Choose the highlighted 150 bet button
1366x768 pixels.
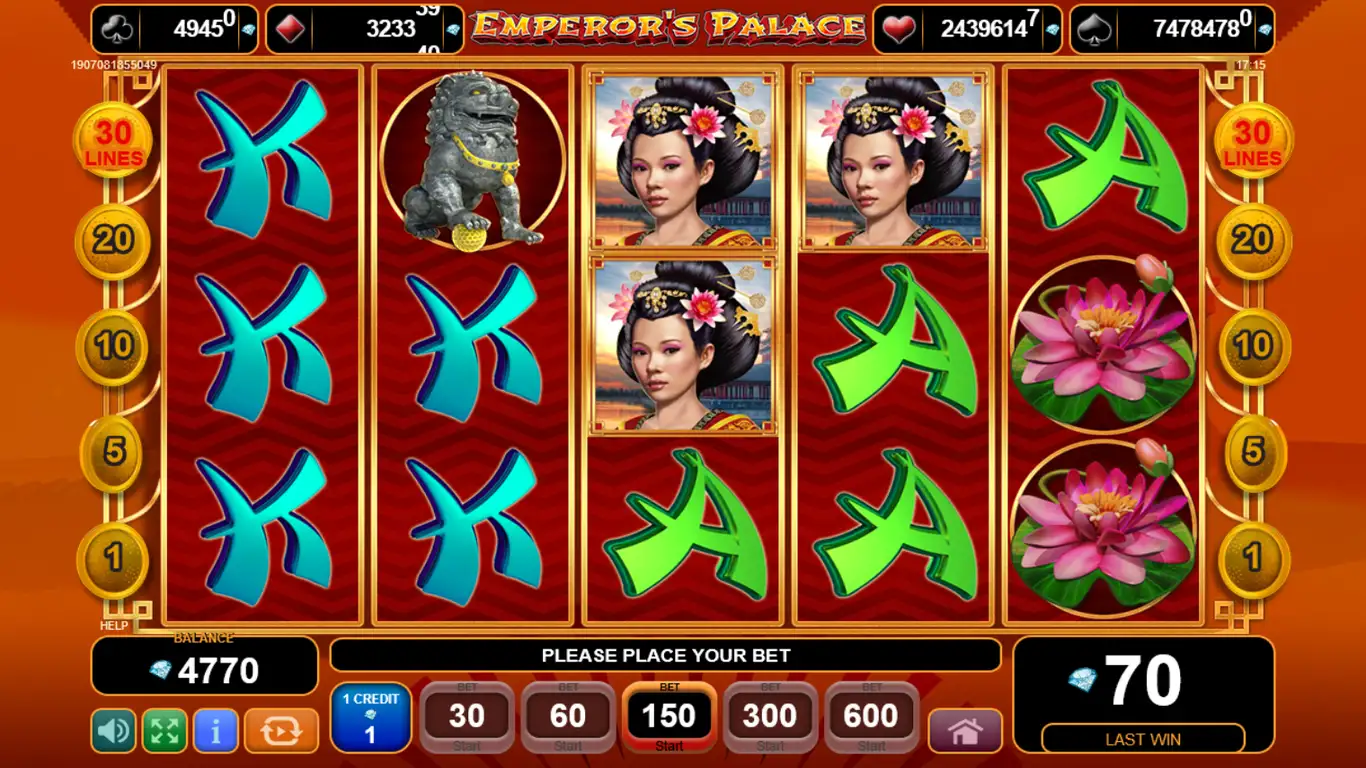coord(669,717)
